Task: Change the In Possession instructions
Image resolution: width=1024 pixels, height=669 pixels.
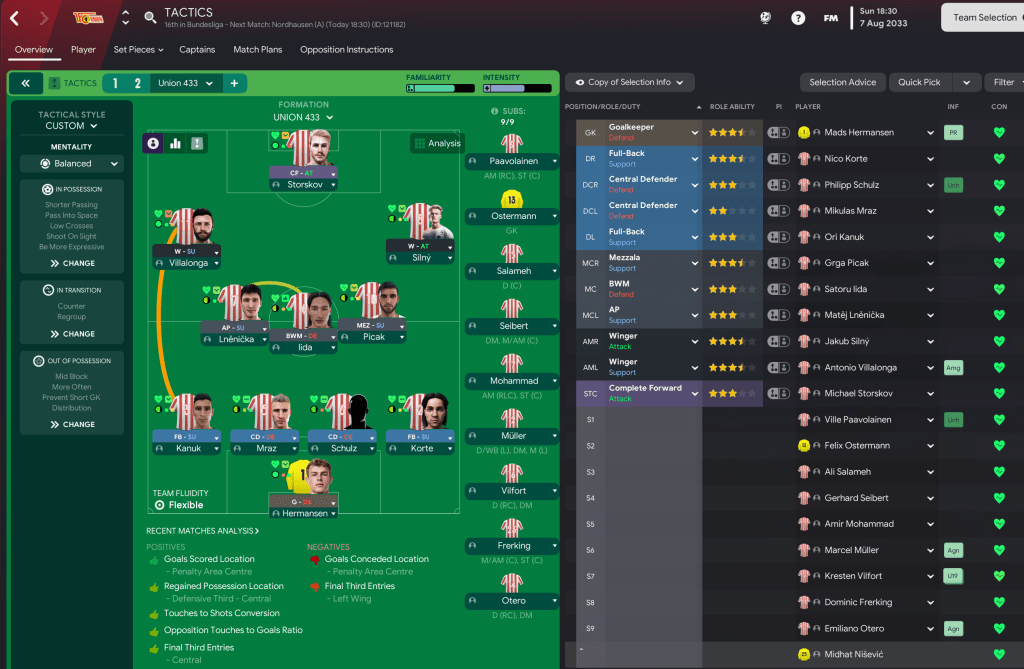Action: 72,263
